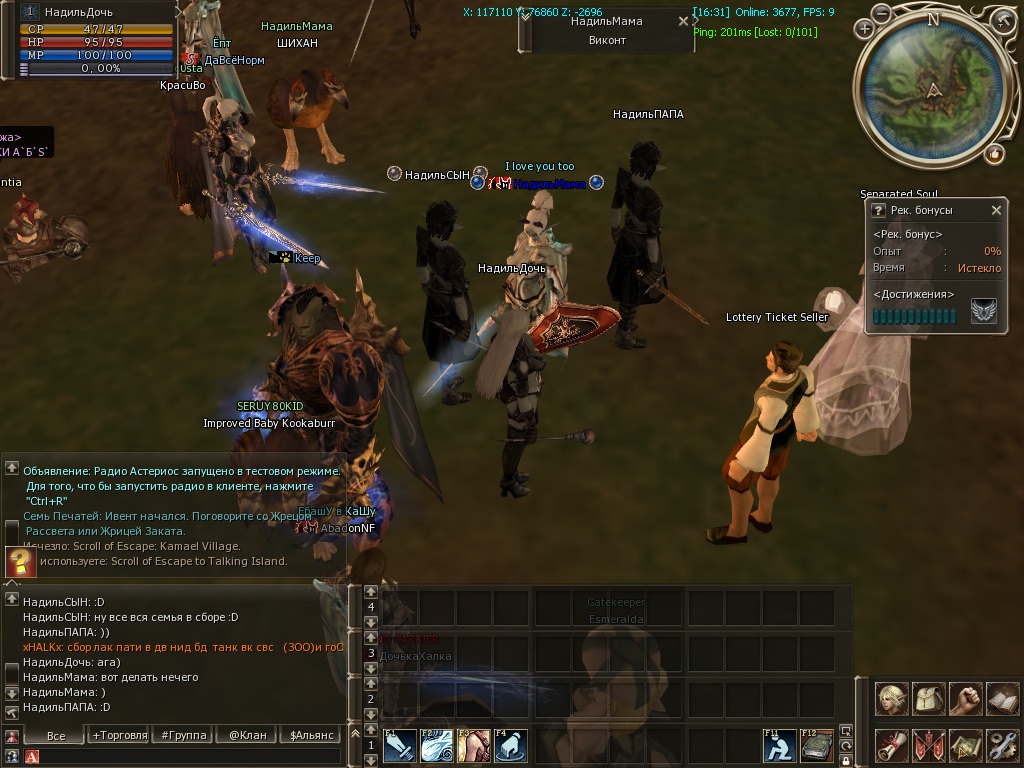Click the thumbs-up button by the minimap
Screen dimensions: 1024x768
994,153
